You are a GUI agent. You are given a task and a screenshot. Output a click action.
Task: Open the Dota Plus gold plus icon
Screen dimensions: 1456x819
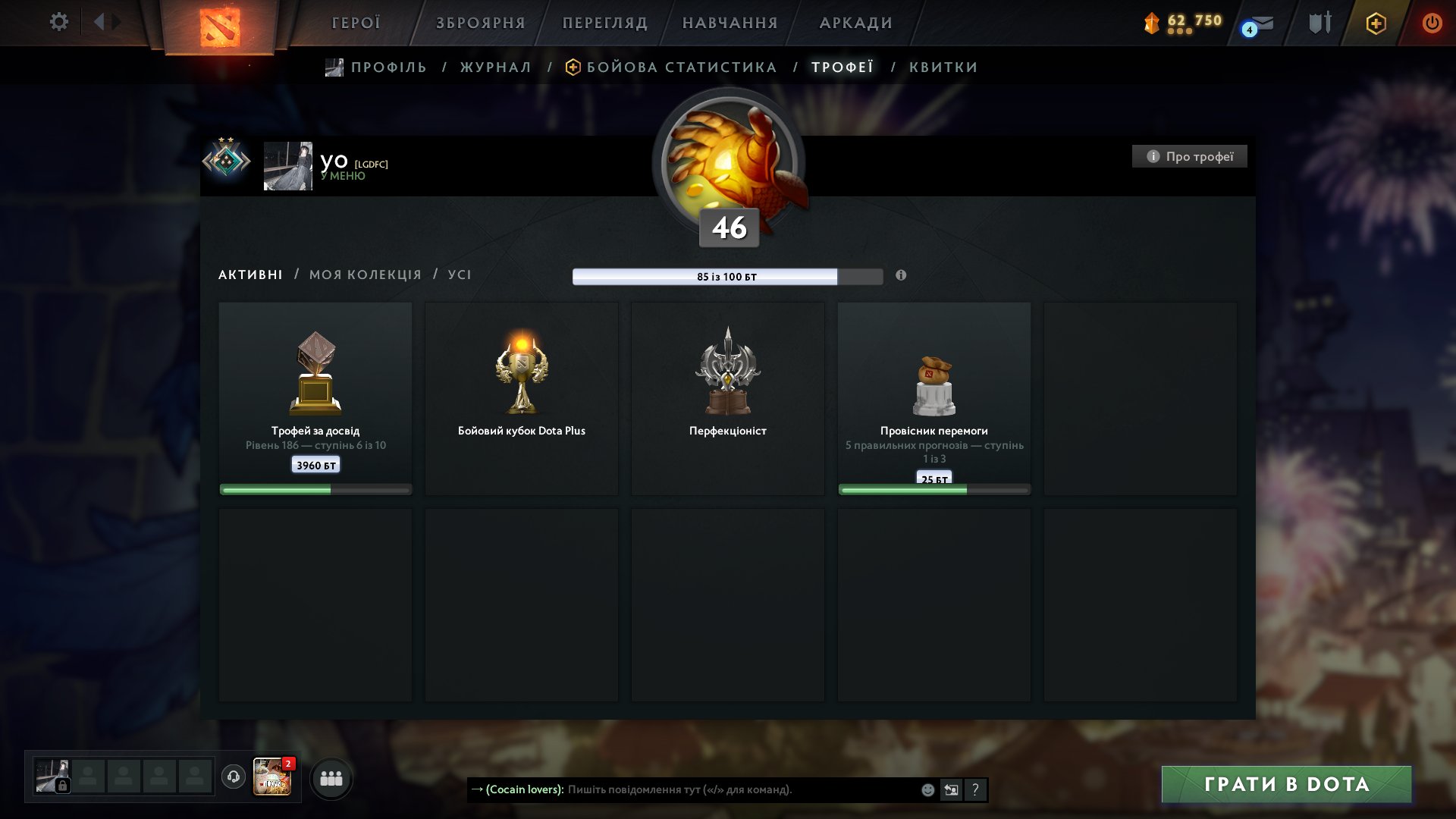point(1374,24)
